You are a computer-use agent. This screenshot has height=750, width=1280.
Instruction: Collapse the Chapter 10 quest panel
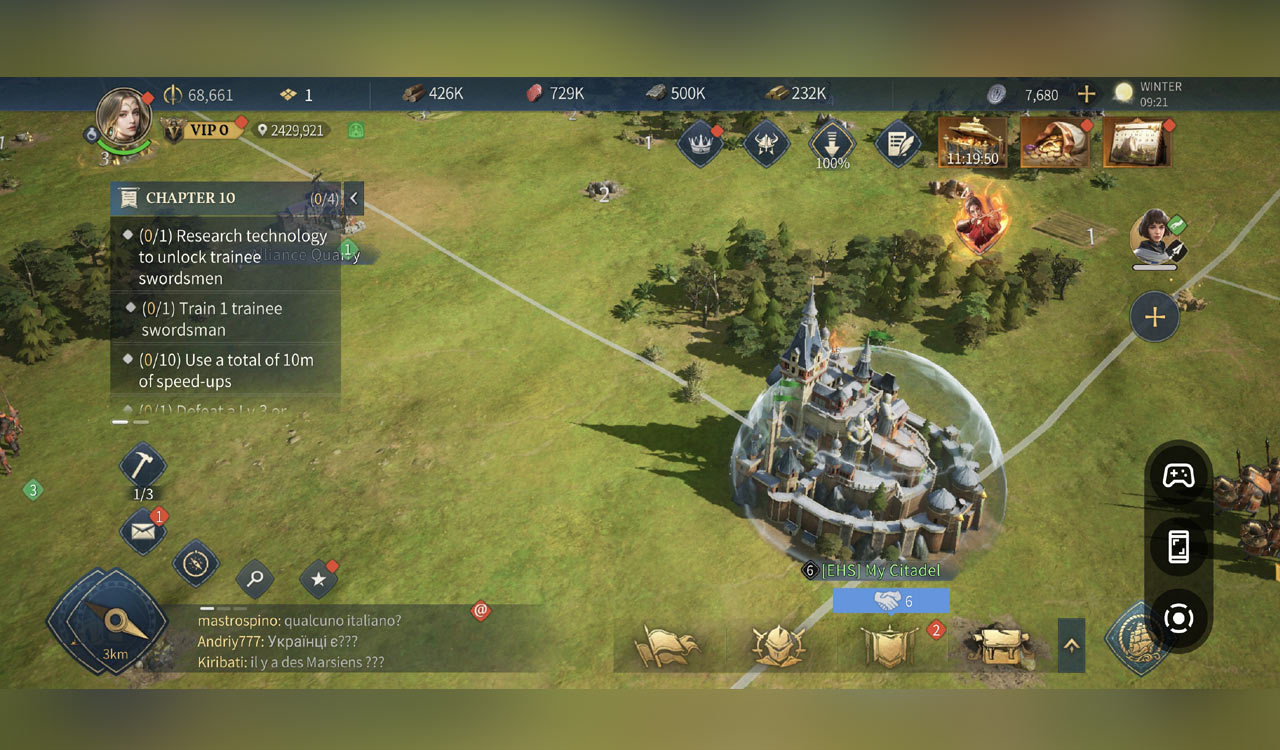[x=353, y=198]
